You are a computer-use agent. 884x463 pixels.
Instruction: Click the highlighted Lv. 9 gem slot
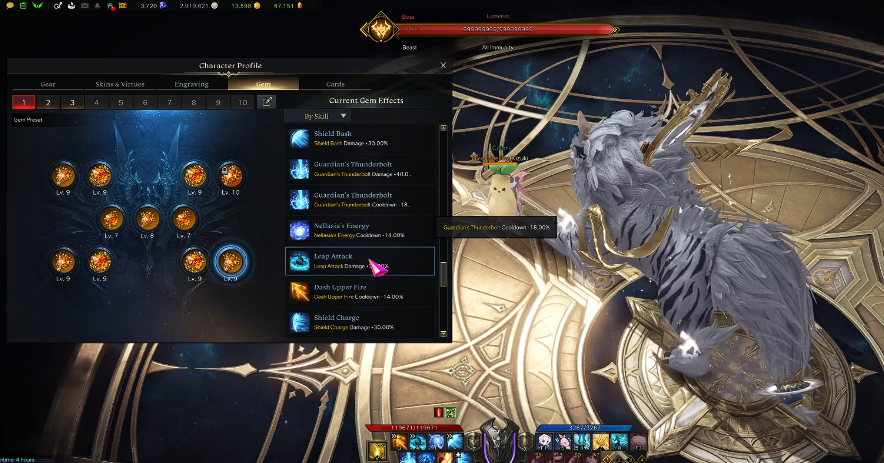click(231, 261)
